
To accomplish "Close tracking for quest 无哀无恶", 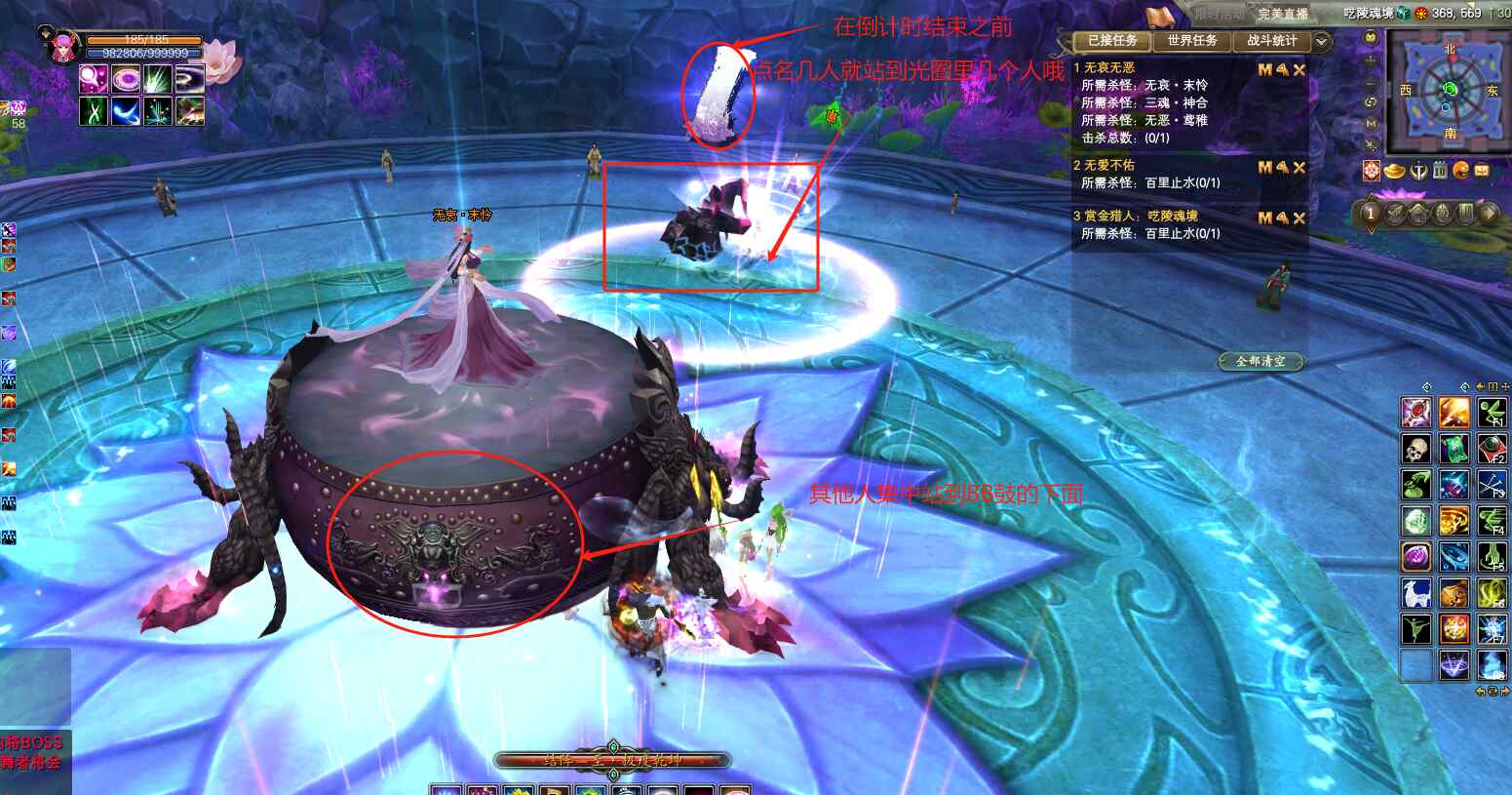I will coord(1299,70).
